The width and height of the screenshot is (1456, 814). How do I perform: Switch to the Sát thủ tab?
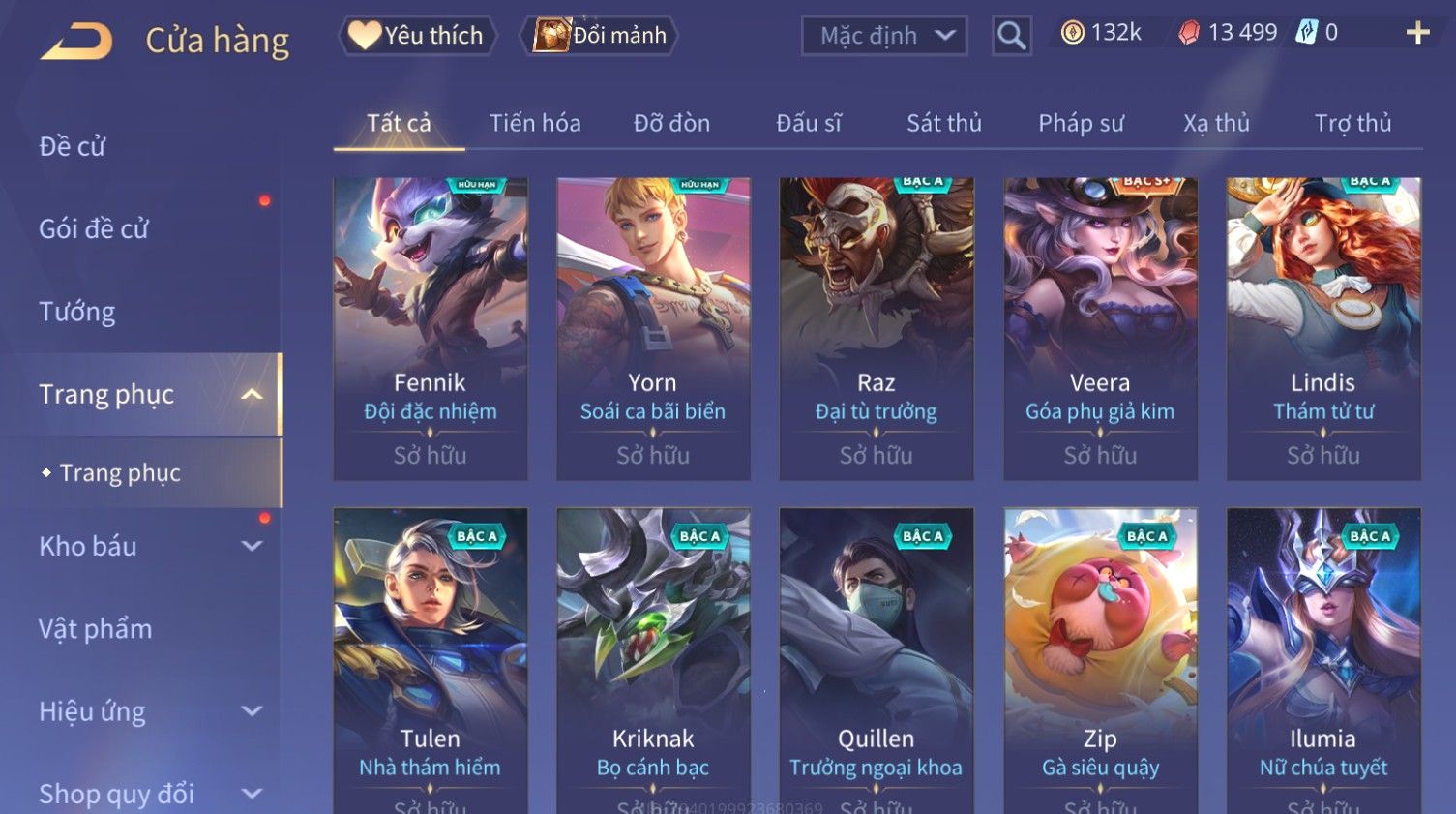point(943,123)
